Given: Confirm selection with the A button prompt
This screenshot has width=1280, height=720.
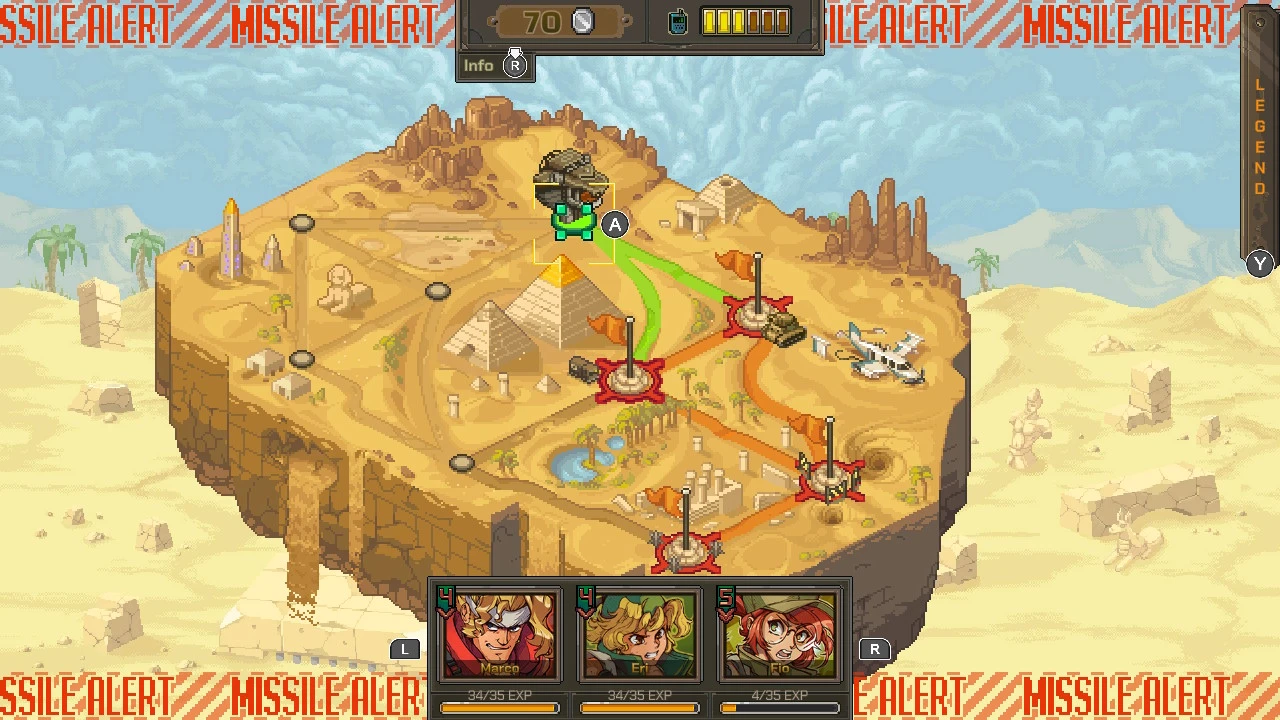Looking at the screenshot, I should (615, 225).
